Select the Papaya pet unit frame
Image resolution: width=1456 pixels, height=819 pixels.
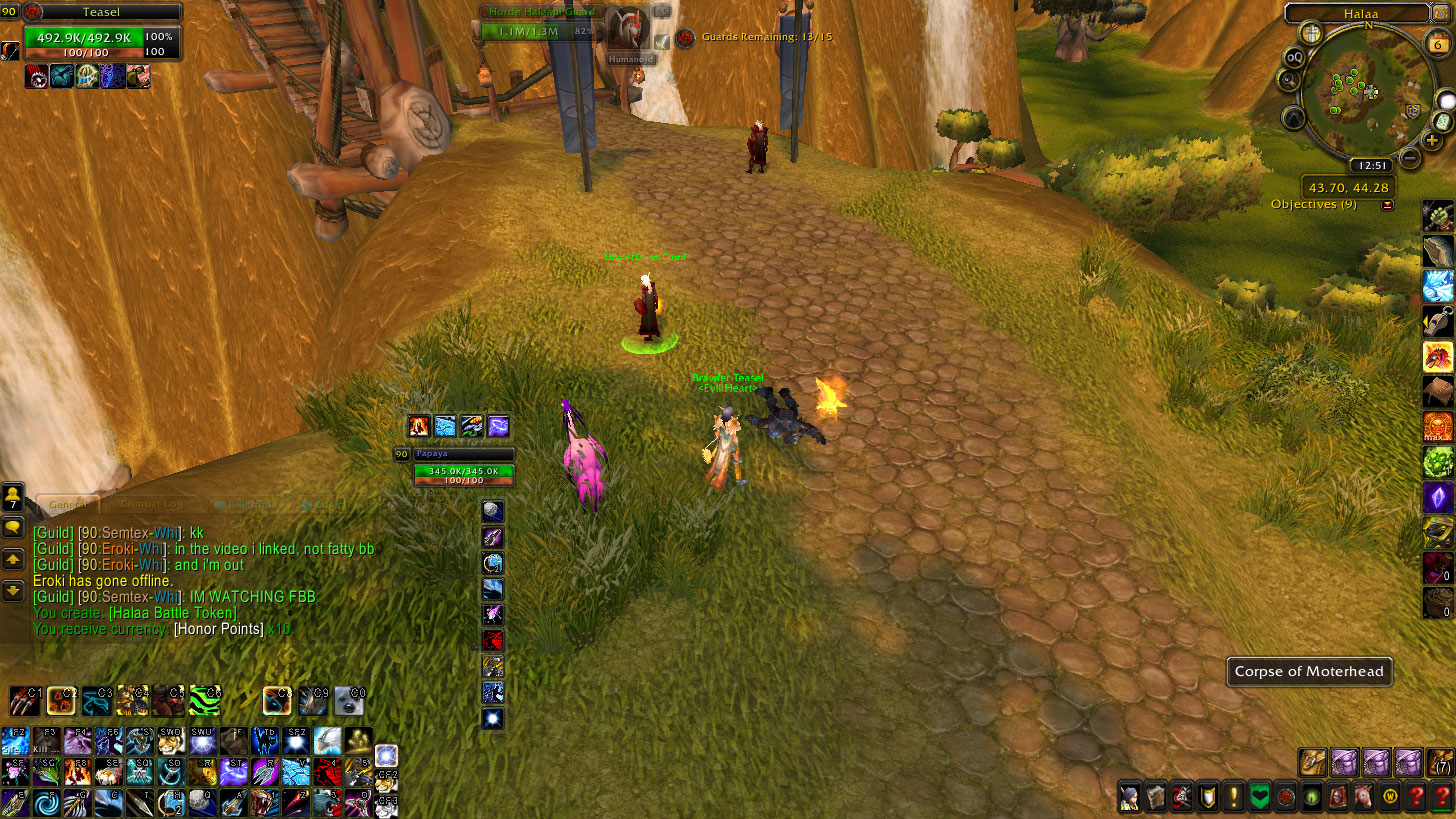tap(463, 470)
